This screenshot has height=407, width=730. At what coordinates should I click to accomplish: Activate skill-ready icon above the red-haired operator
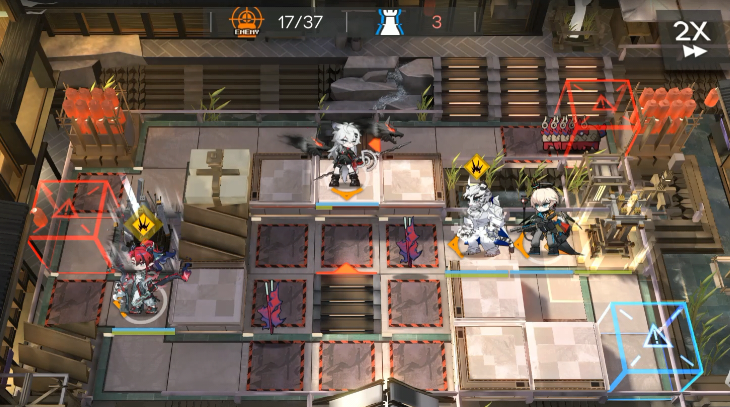[145, 223]
